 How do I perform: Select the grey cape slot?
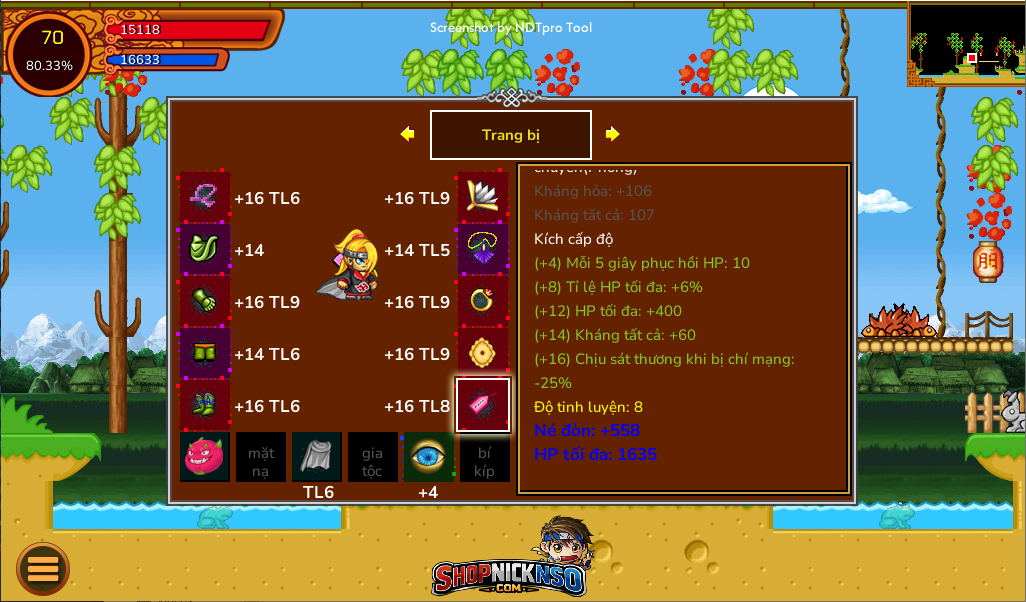tap(317, 457)
